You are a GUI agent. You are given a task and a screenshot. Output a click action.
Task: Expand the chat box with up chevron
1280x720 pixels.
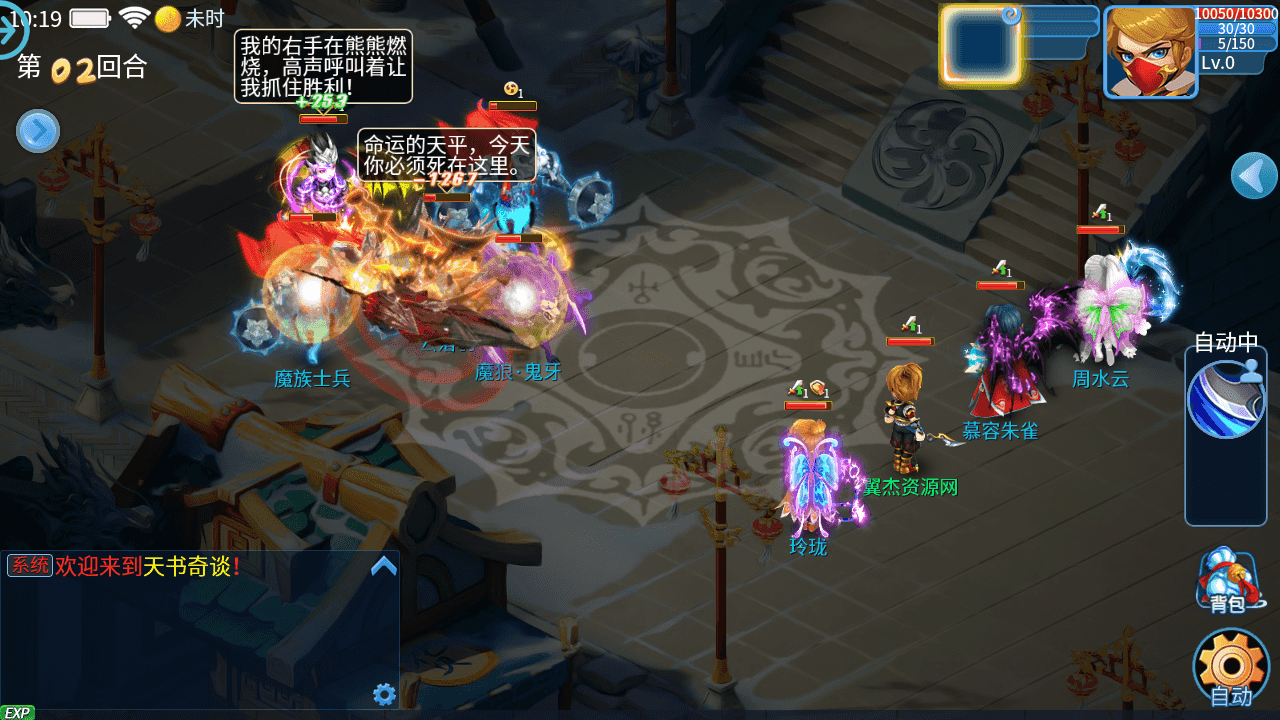click(384, 567)
